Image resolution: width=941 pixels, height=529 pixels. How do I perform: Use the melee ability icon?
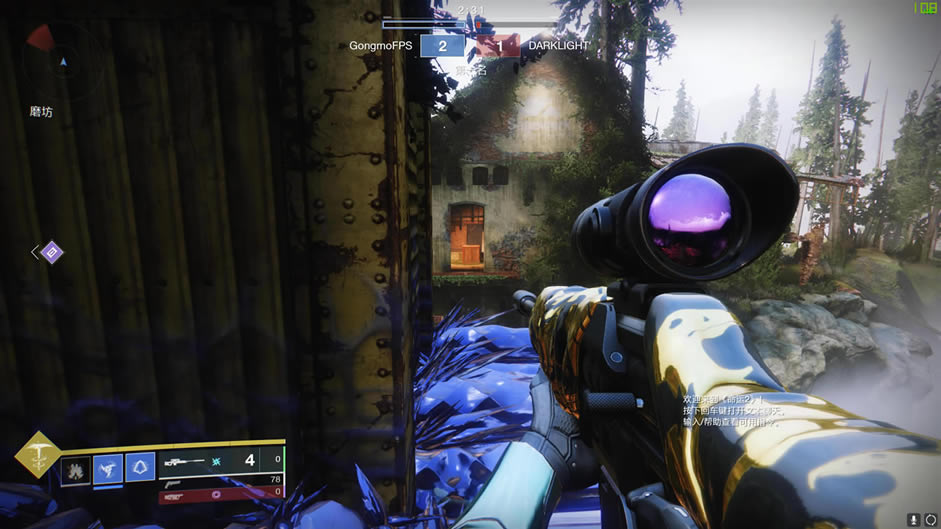click(x=108, y=468)
